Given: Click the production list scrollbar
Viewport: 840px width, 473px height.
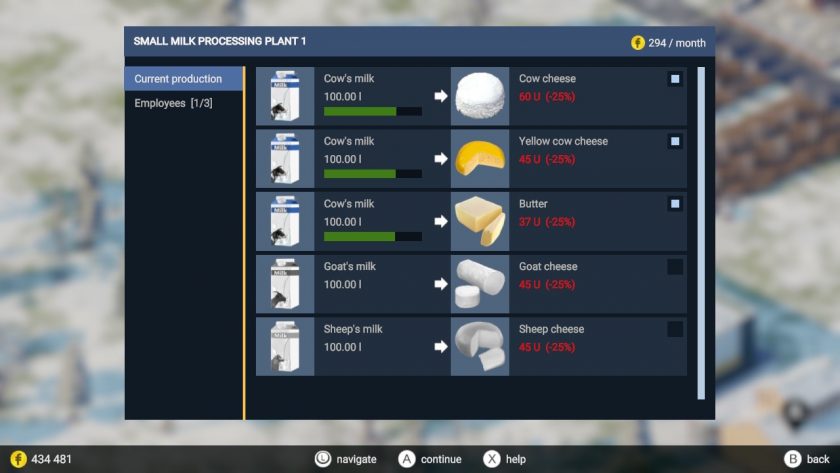Looking at the screenshot, I should tap(701, 232).
